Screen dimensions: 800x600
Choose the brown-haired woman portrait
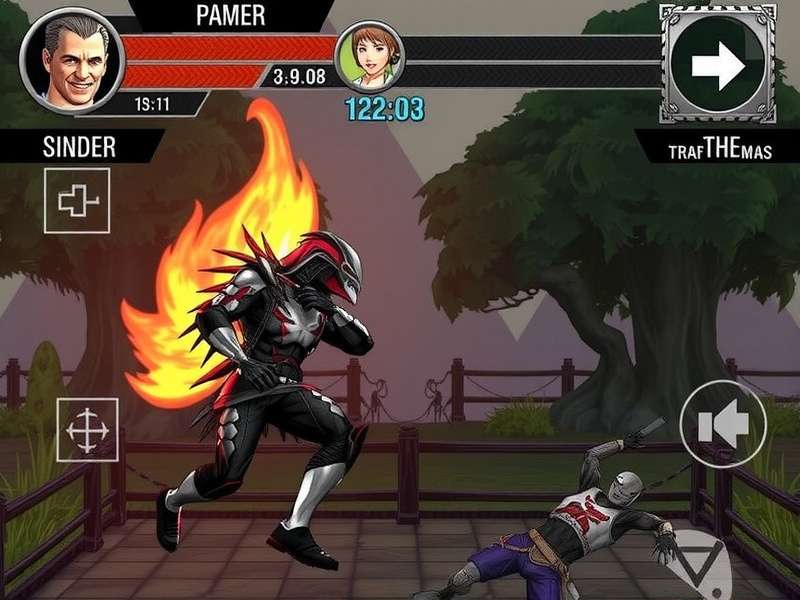point(369,58)
